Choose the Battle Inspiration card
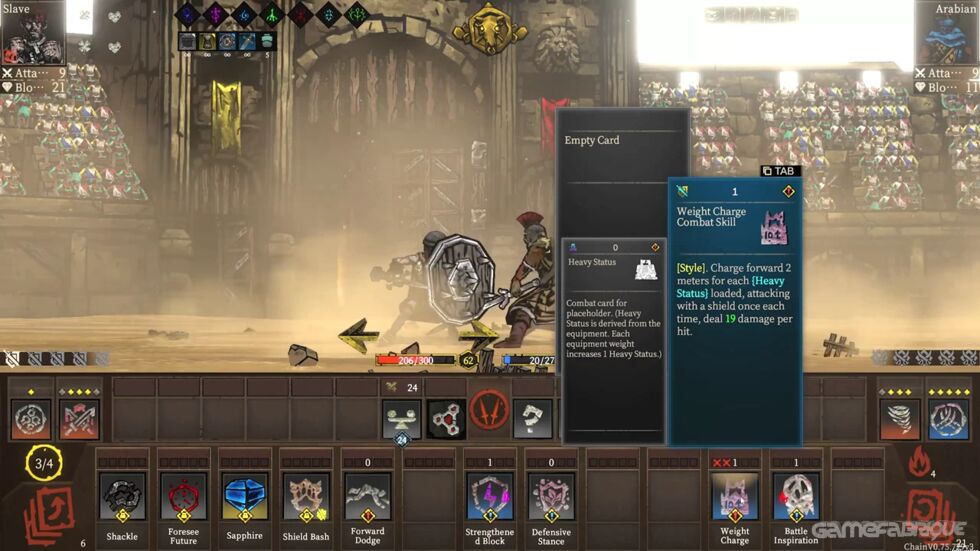This screenshot has width=980, height=551. [796, 497]
